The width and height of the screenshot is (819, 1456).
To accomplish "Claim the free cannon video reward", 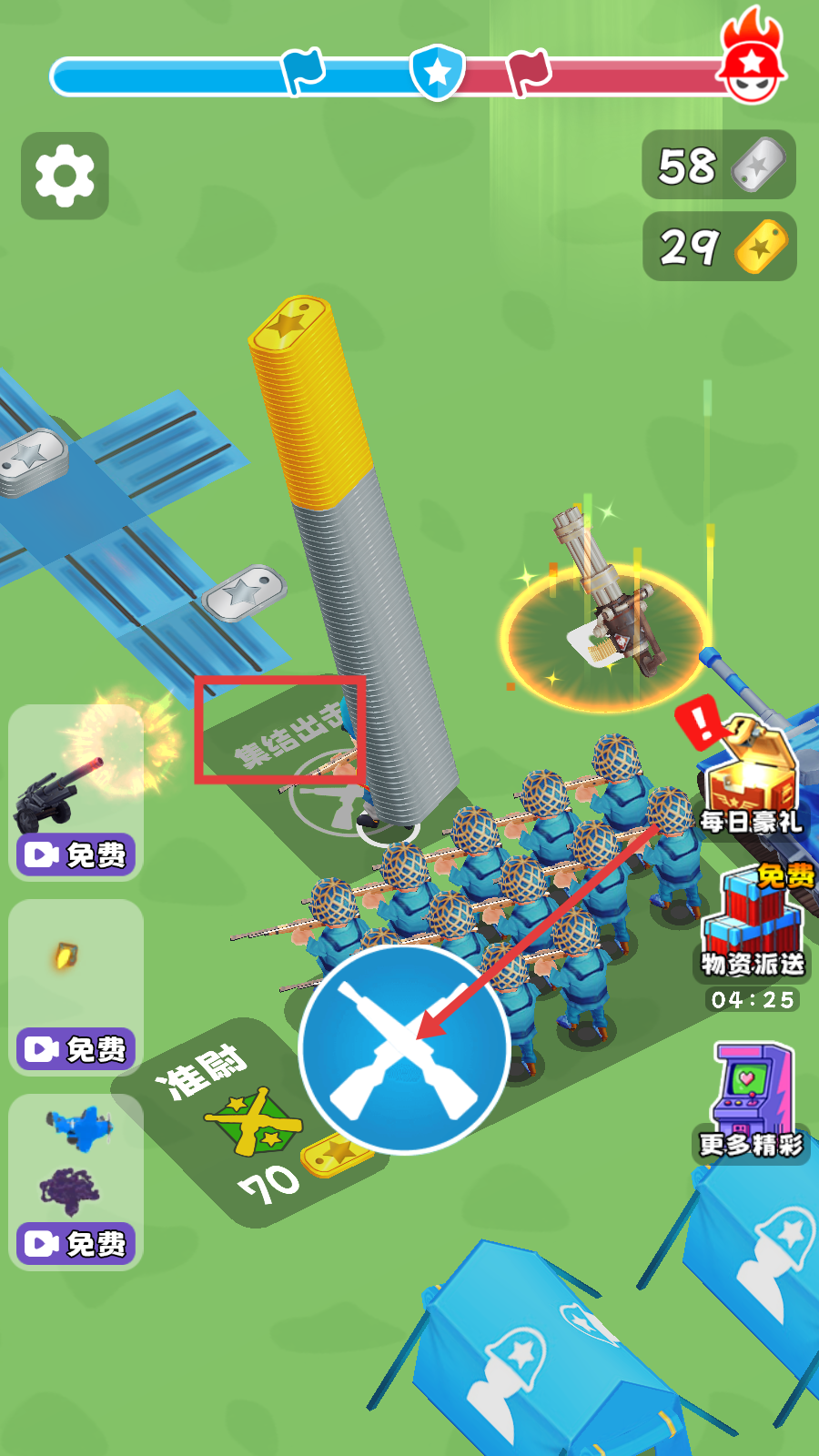I will 76,854.
